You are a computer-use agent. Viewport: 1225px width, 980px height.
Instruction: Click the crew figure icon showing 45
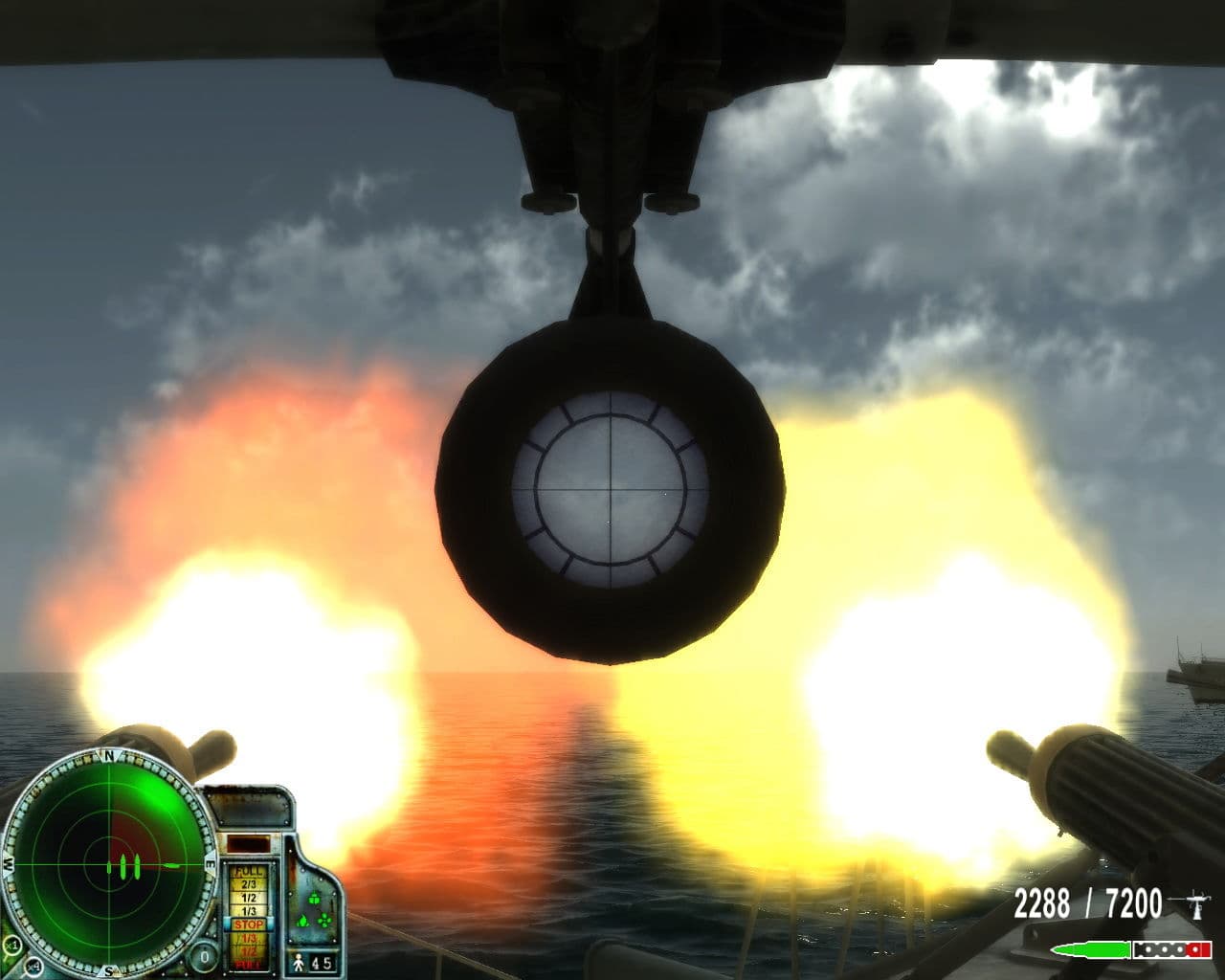click(x=299, y=963)
